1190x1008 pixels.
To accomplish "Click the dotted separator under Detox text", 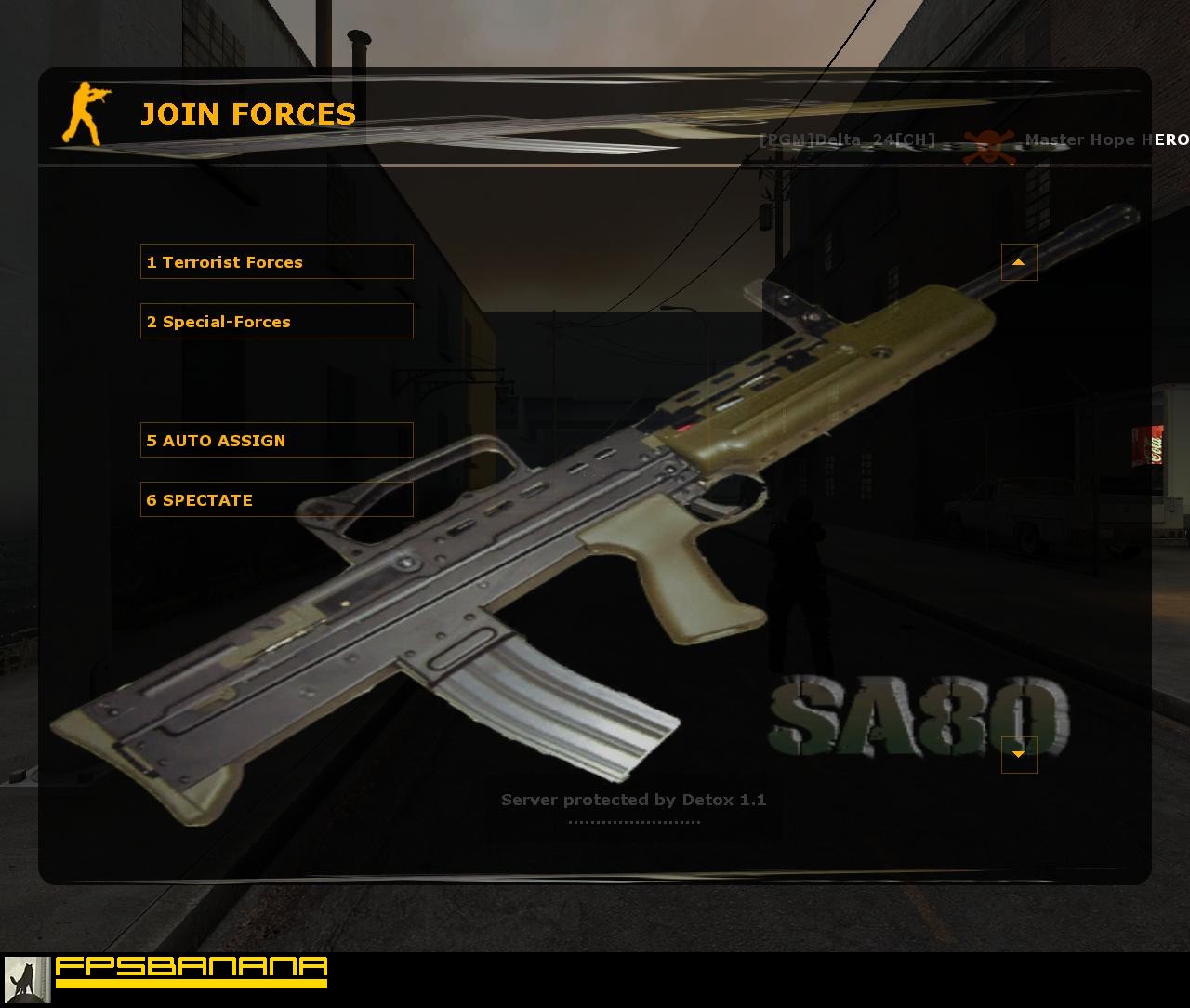I will 635,820.
